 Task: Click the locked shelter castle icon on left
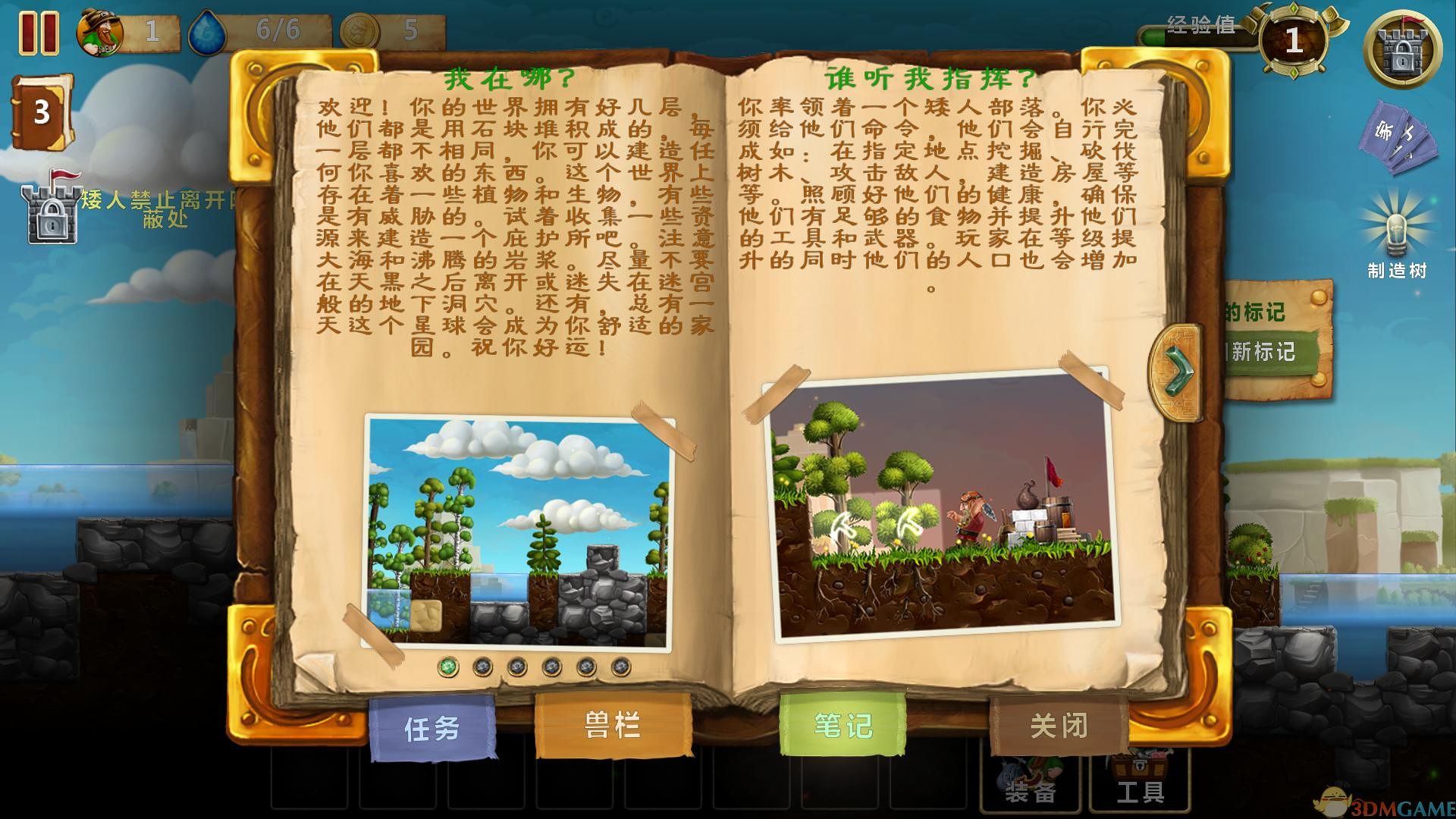coord(50,209)
